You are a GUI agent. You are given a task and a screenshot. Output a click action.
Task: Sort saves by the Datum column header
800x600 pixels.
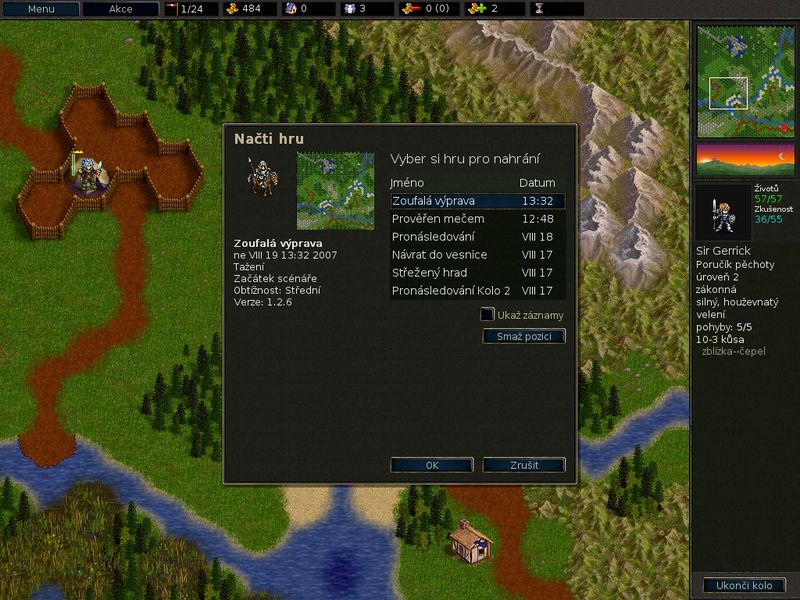click(537, 183)
